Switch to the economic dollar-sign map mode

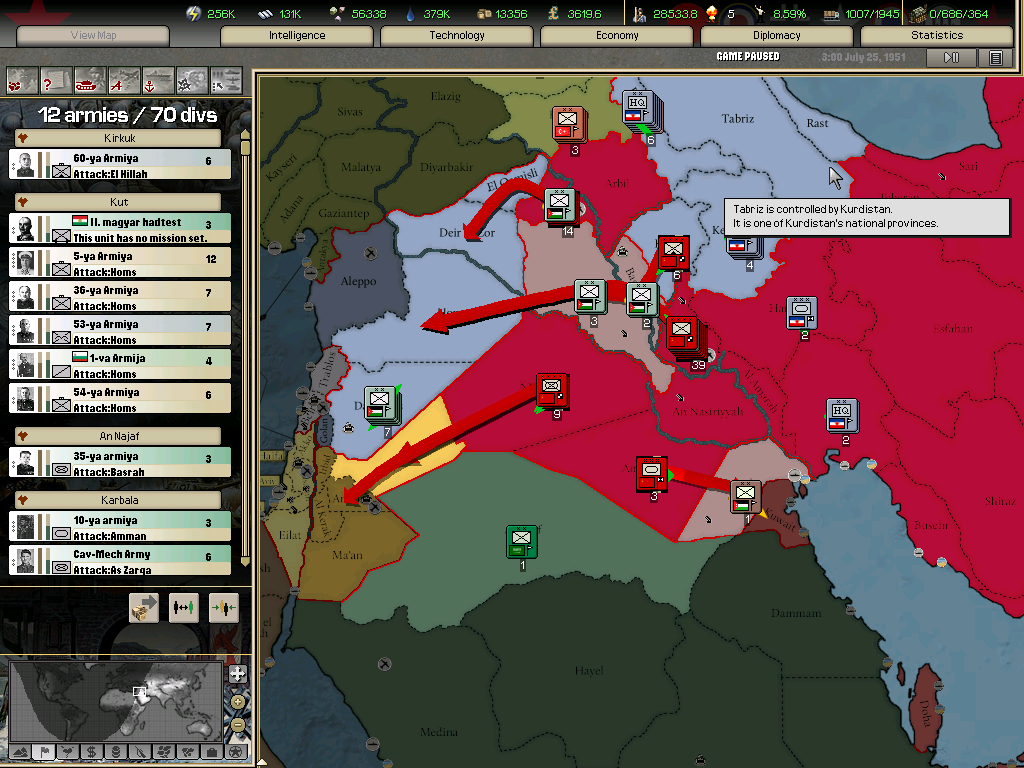tap(91, 751)
